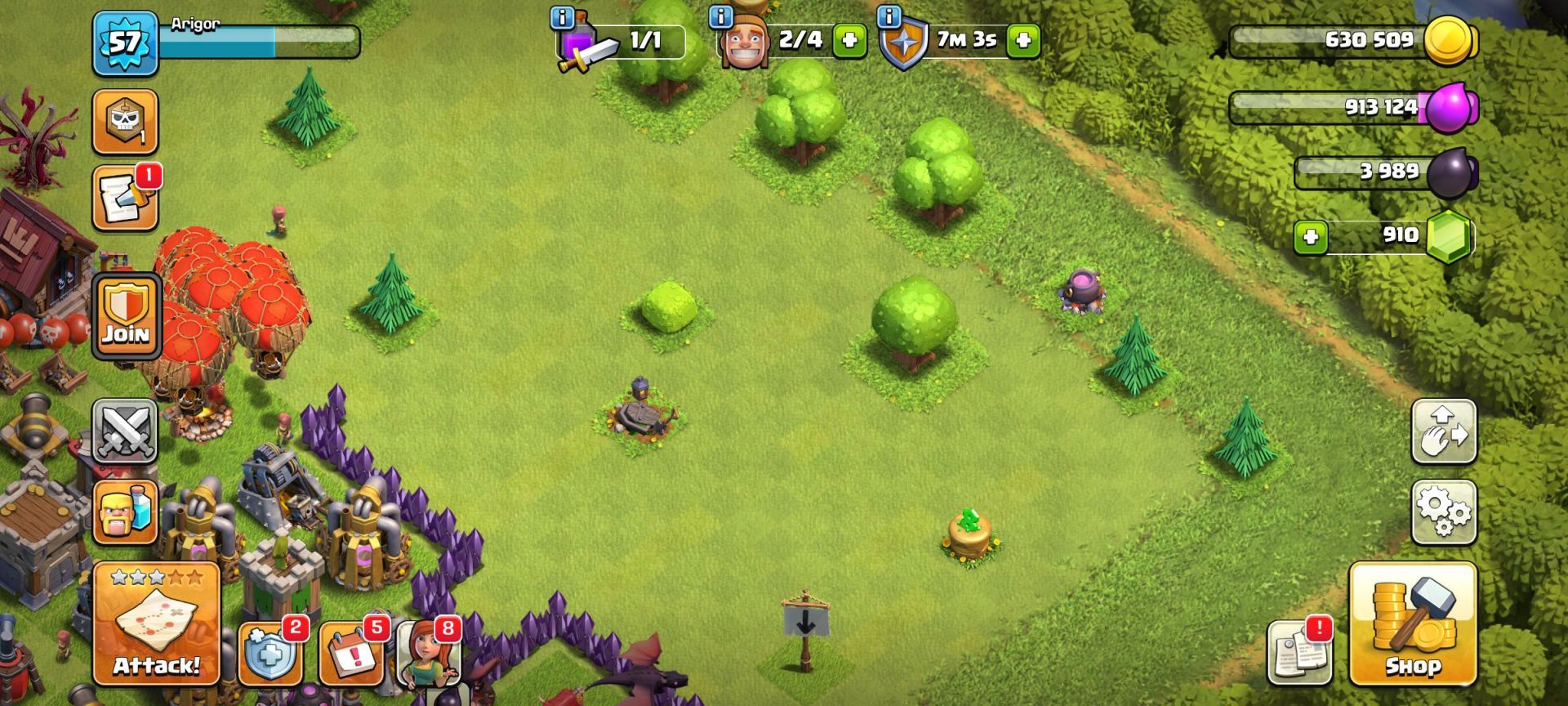Open the villager icon with badge 8

click(x=426, y=654)
